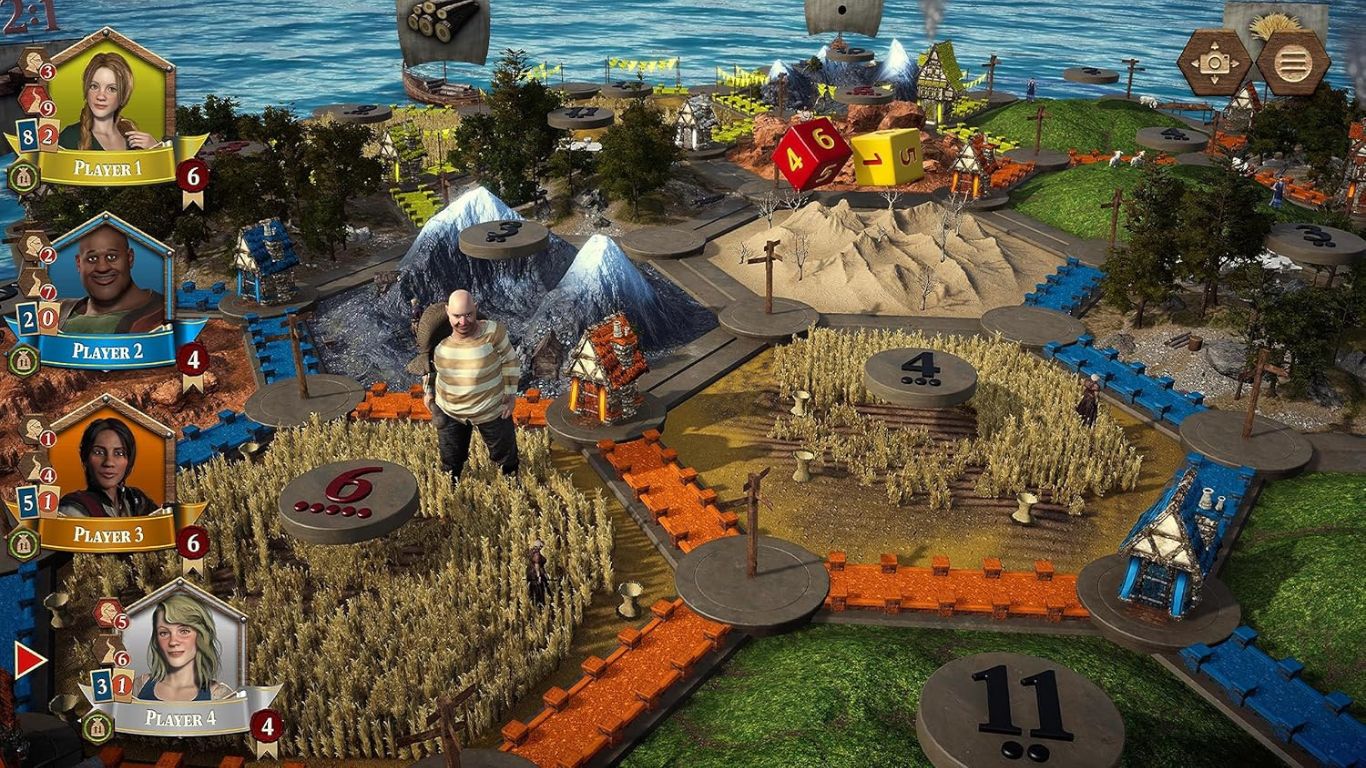Open Player 2's money bag icon
This screenshot has width=1366, height=768.
21,360
